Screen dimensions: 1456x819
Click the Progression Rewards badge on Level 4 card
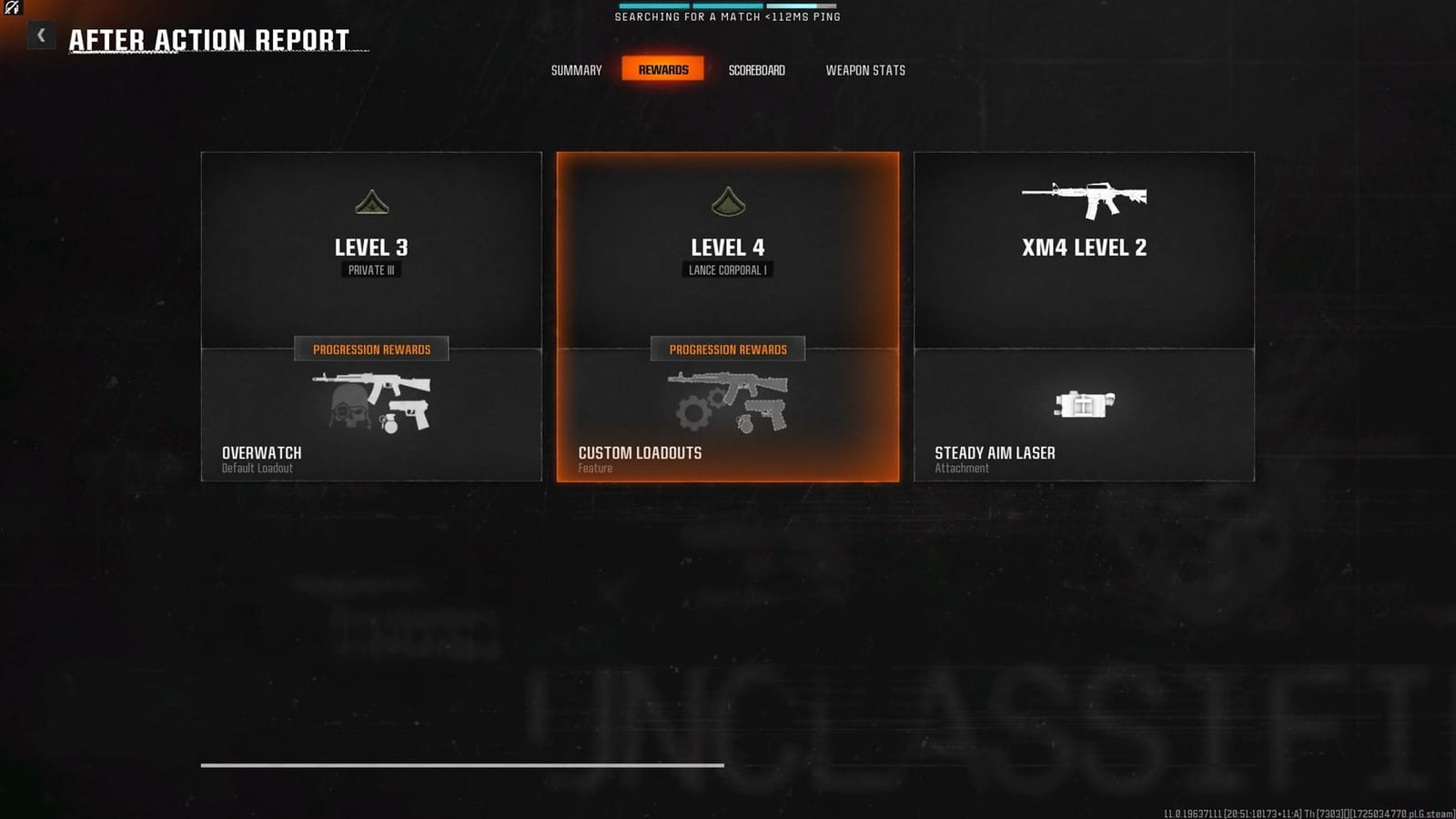(x=726, y=349)
